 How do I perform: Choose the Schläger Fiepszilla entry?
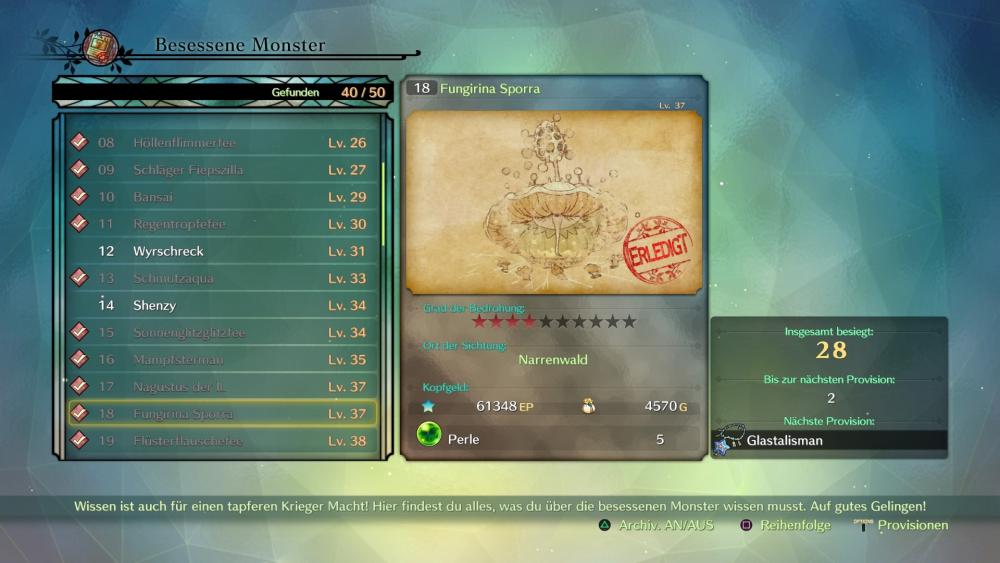[222, 170]
